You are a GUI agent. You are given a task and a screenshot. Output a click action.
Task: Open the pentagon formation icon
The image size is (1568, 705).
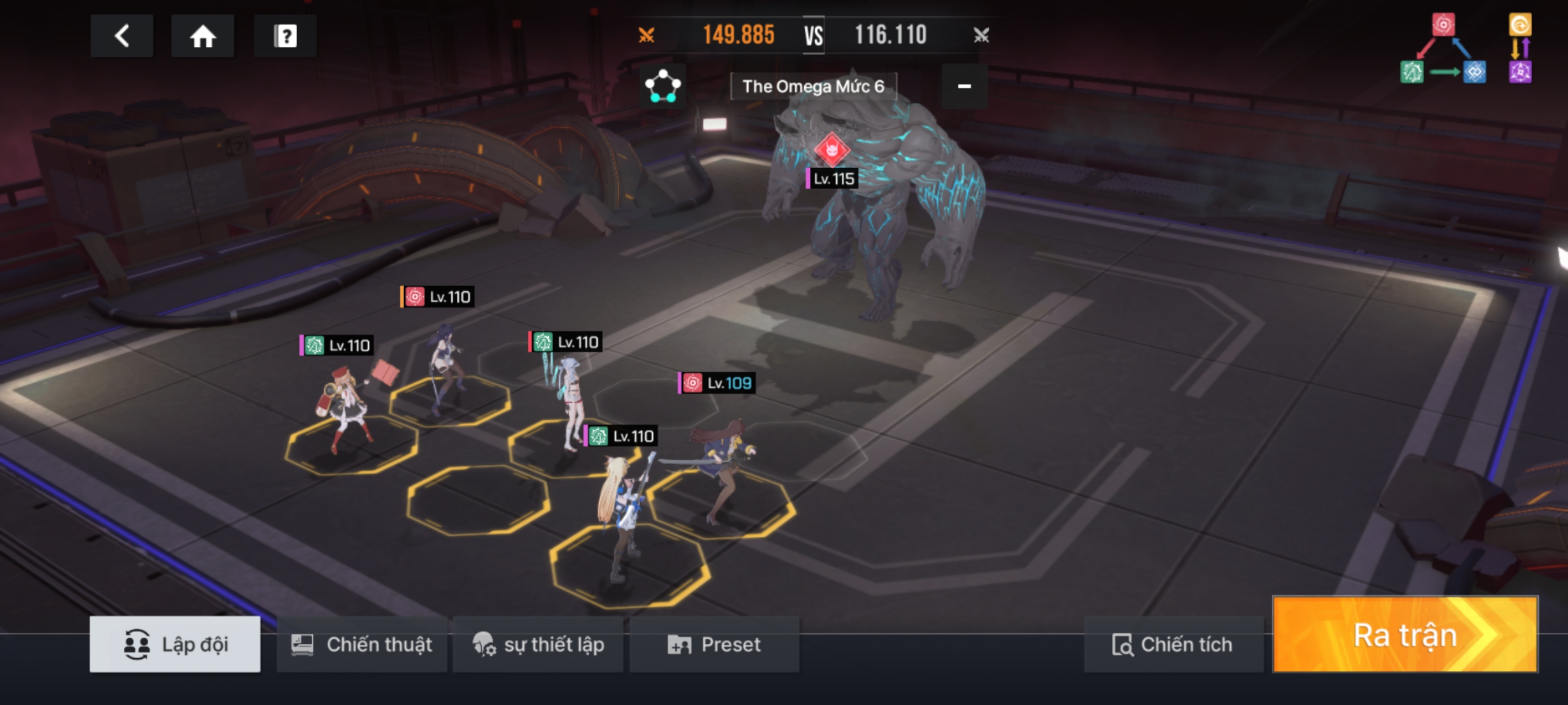point(662,86)
